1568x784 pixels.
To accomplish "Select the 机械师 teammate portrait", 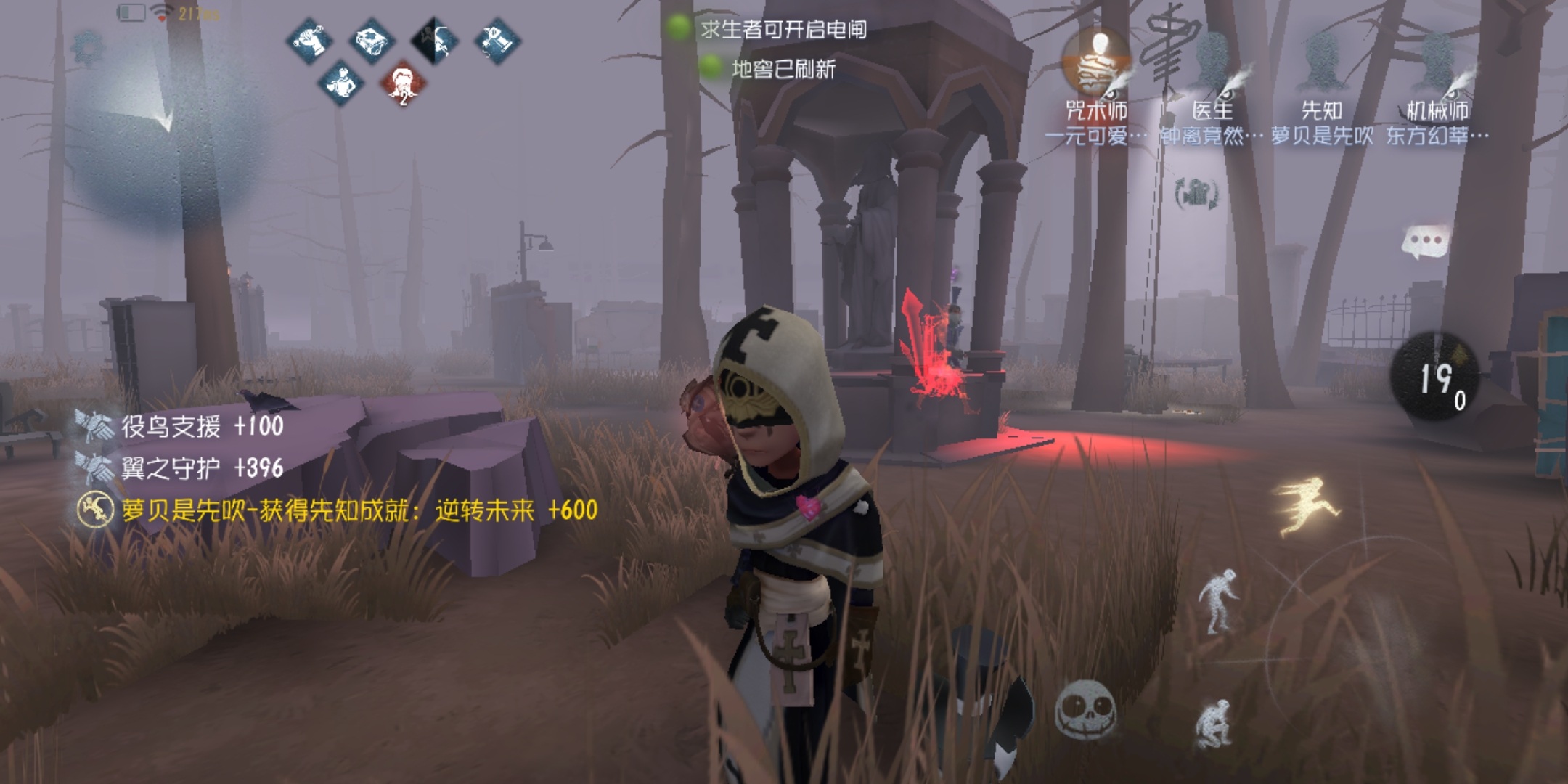I will pyautogui.click(x=1437, y=65).
